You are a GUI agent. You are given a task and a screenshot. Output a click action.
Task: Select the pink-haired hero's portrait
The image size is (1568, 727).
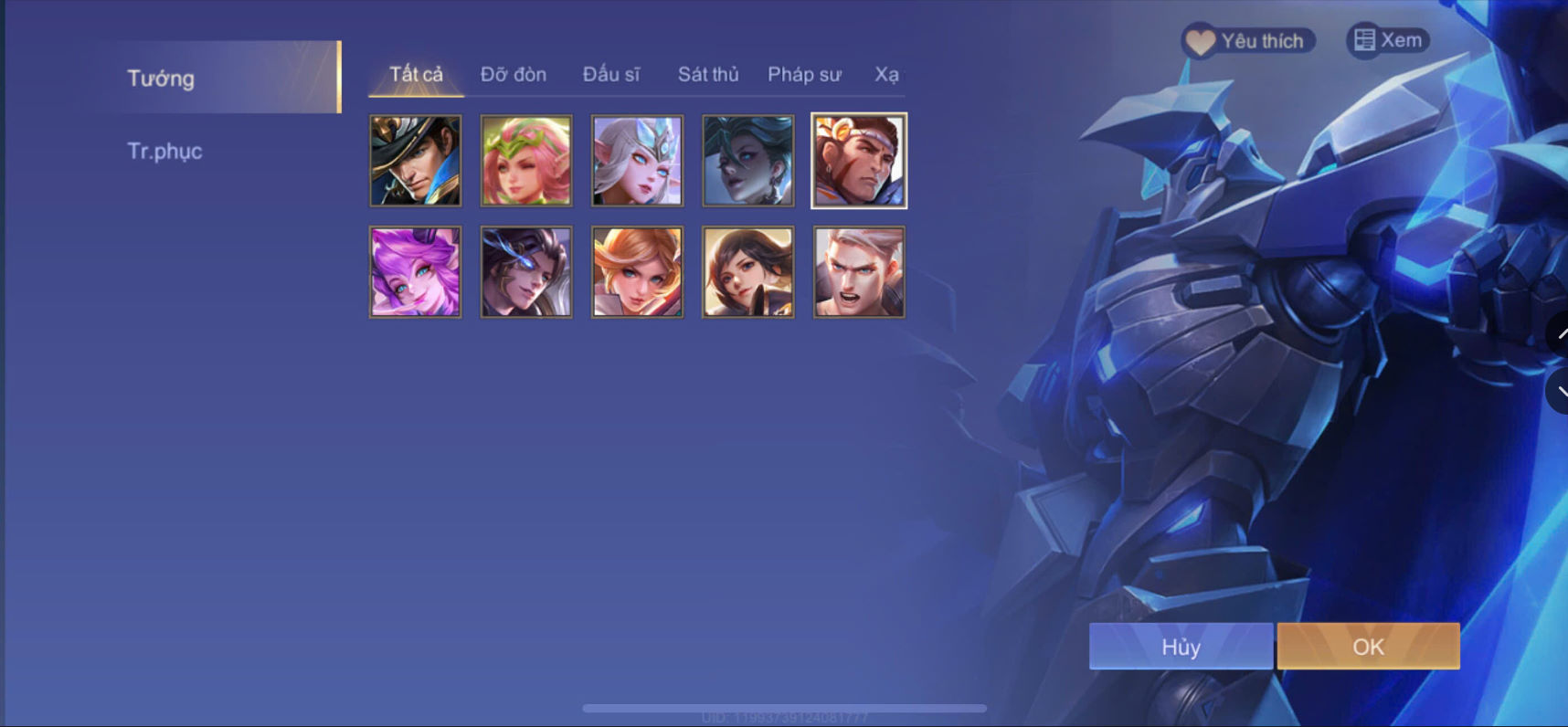click(526, 161)
